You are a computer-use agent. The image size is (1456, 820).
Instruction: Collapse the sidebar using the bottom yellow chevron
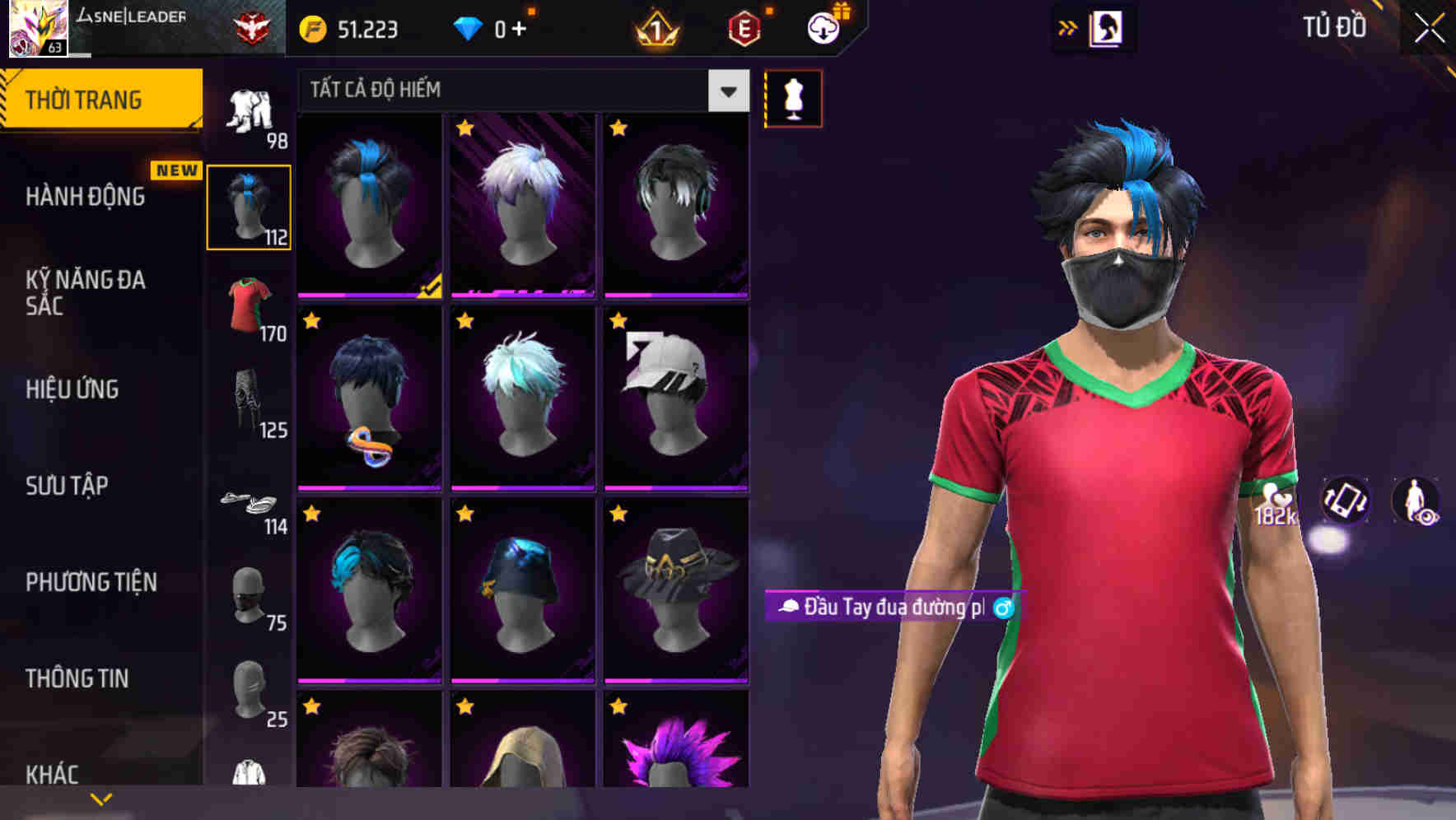(100, 799)
